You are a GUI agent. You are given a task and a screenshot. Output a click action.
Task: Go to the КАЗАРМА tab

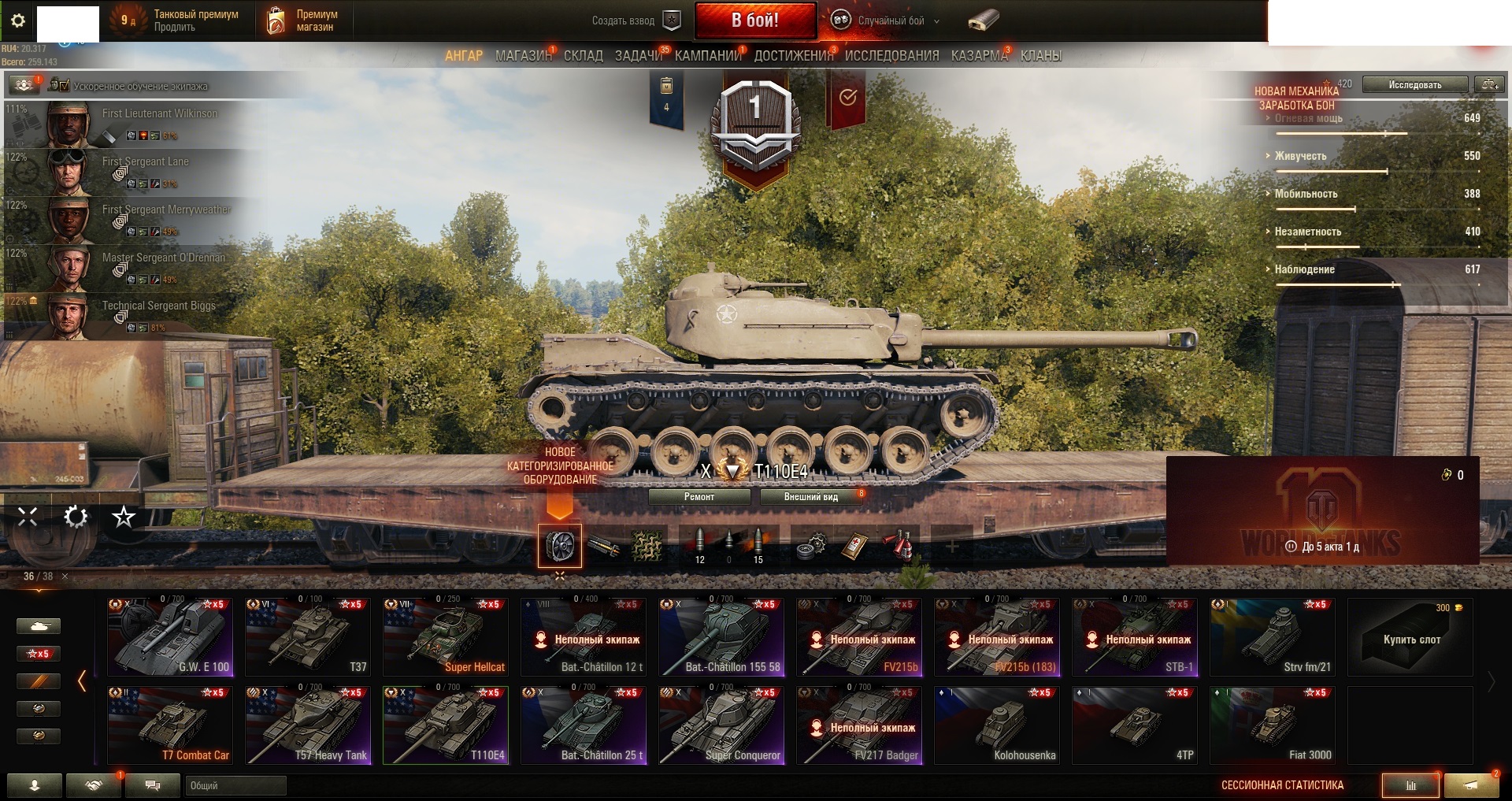(979, 56)
